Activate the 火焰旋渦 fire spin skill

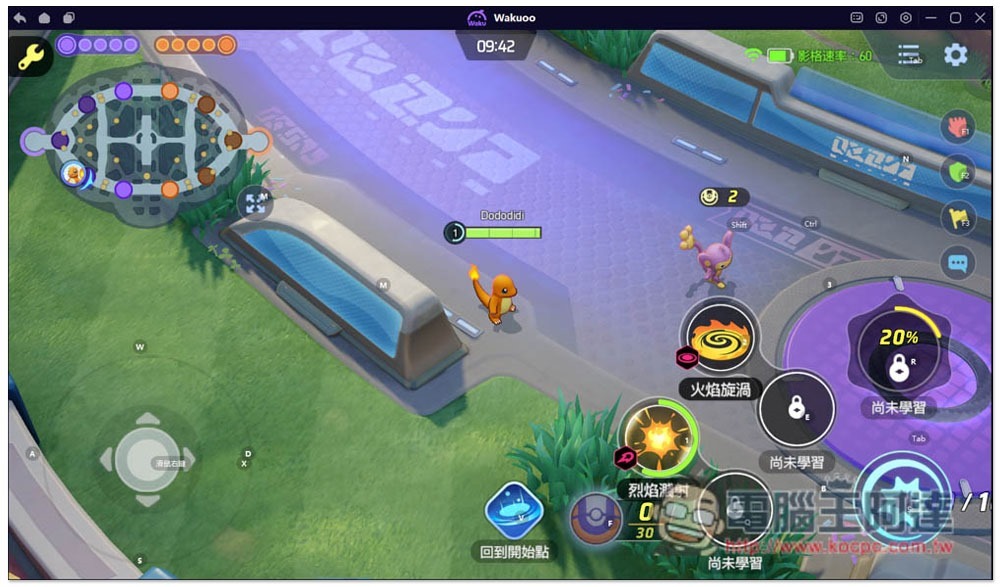719,337
